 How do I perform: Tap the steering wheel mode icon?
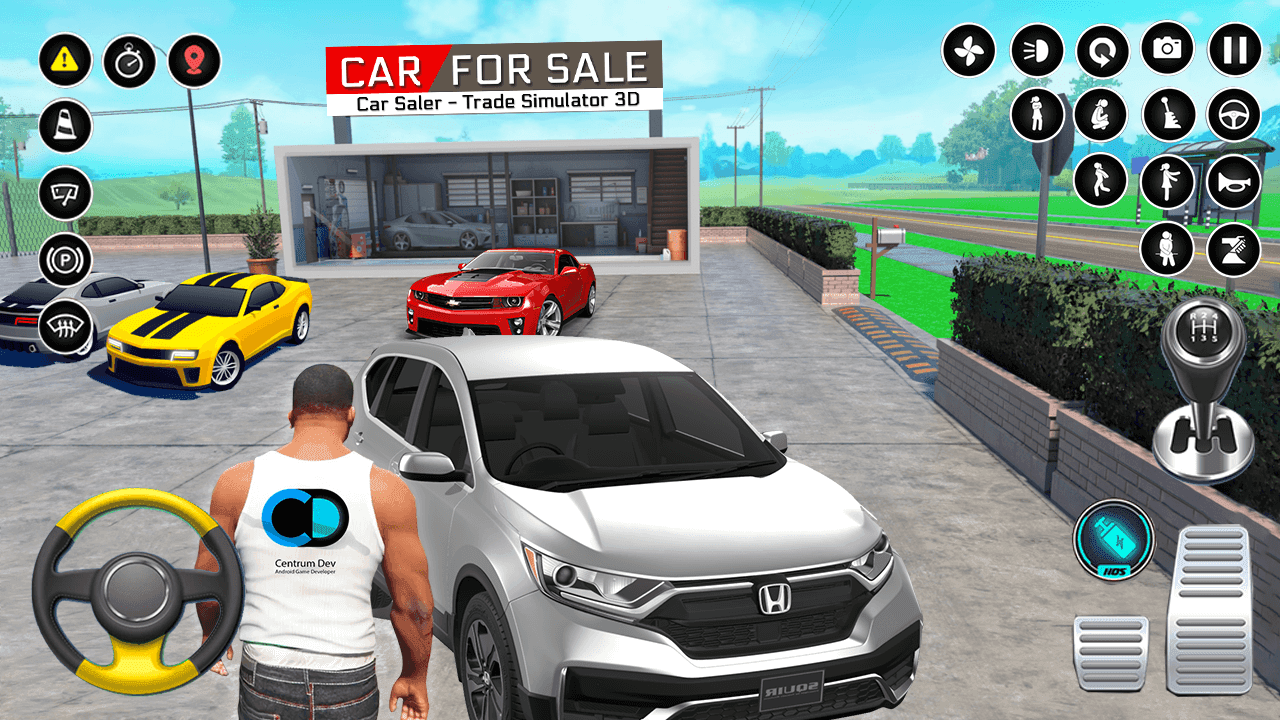(x=1232, y=113)
